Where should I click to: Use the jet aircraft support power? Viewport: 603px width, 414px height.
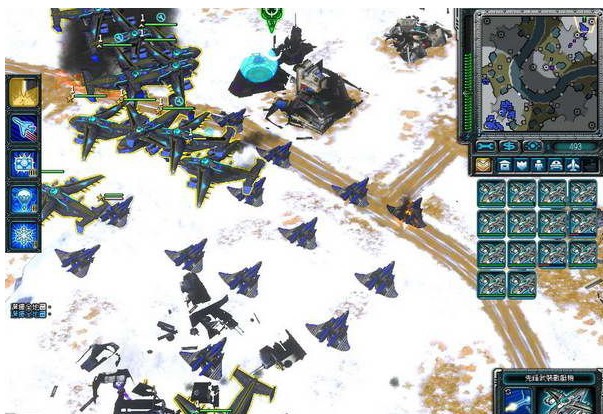point(23,126)
